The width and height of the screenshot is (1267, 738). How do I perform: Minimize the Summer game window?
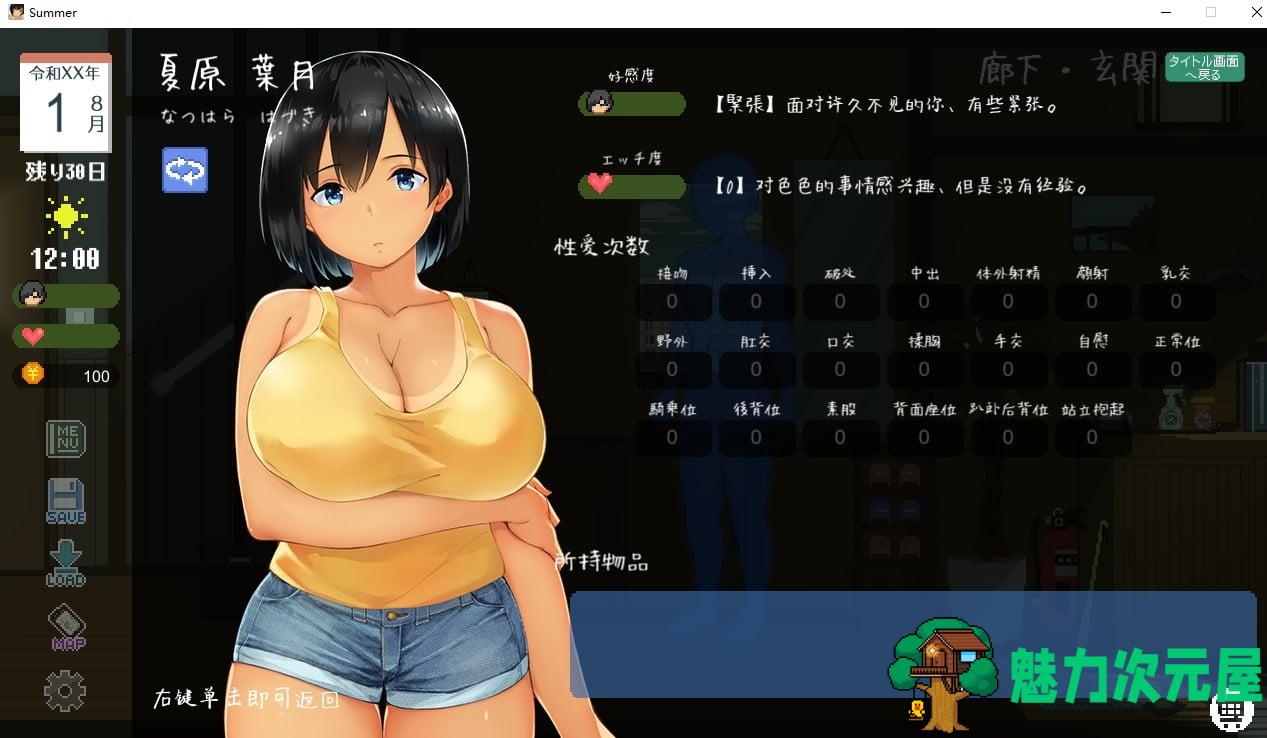[1166, 12]
